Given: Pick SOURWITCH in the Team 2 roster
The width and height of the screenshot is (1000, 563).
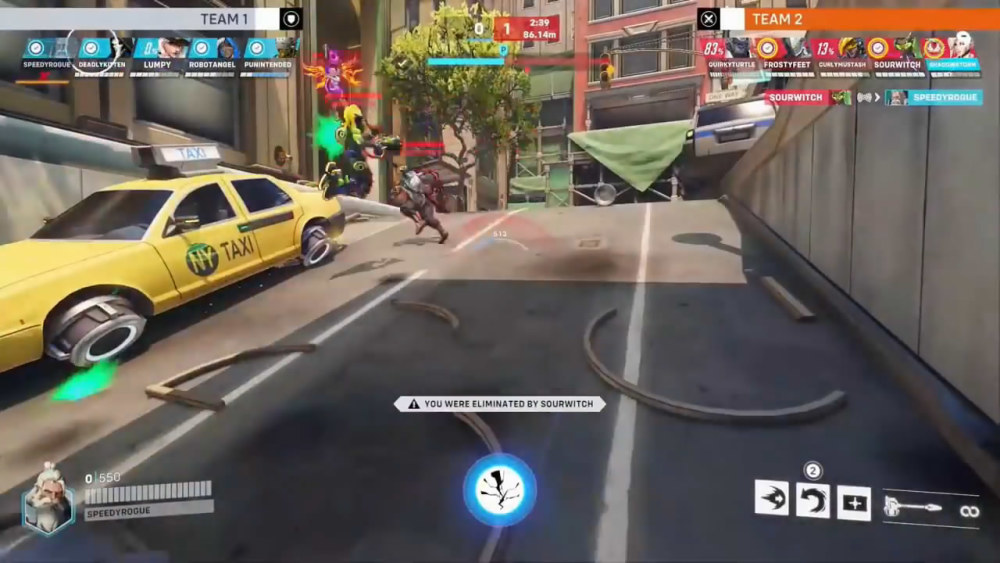Looking at the screenshot, I should [x=893, y=54].
